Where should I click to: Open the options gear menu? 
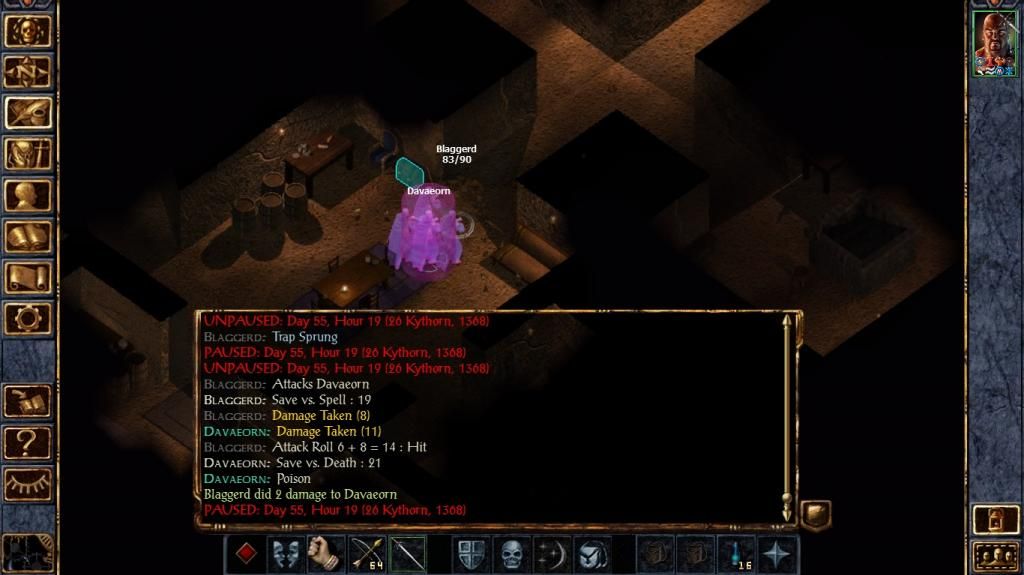point(28,318)
